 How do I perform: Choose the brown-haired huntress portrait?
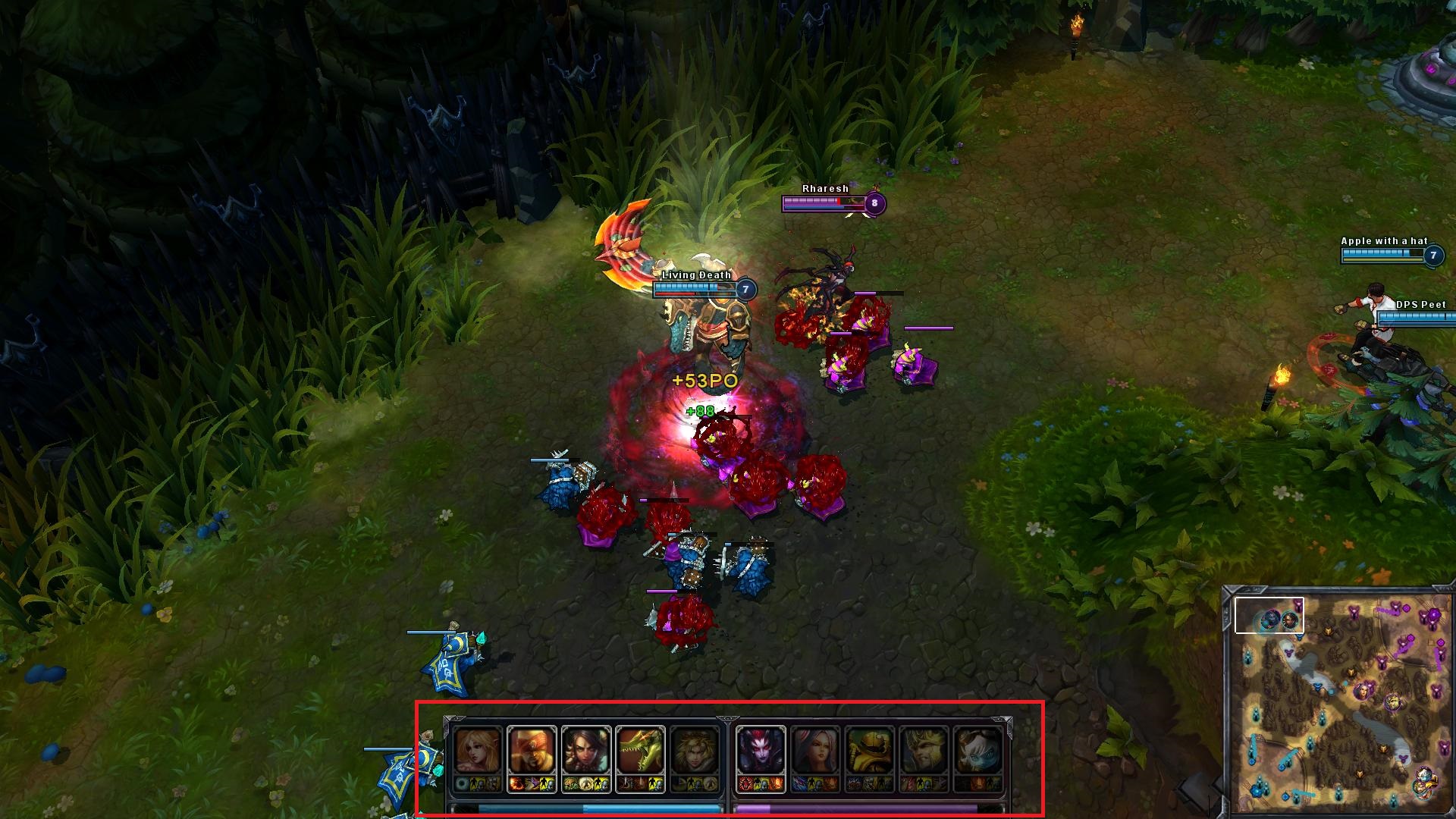click(x=586, y=751)
